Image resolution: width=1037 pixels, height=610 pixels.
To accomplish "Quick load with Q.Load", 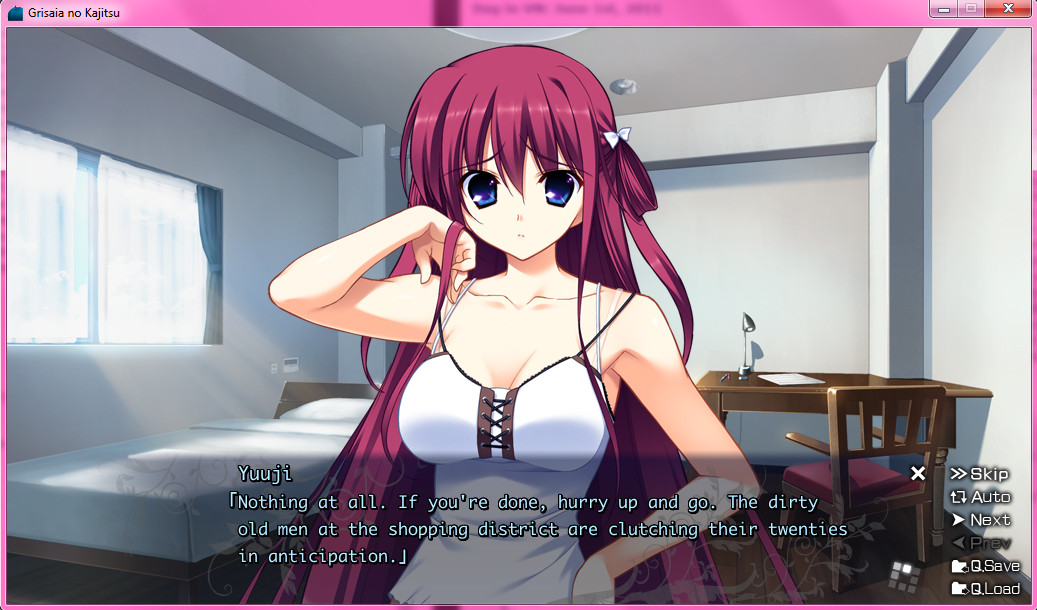I will (x=985, y=588).
